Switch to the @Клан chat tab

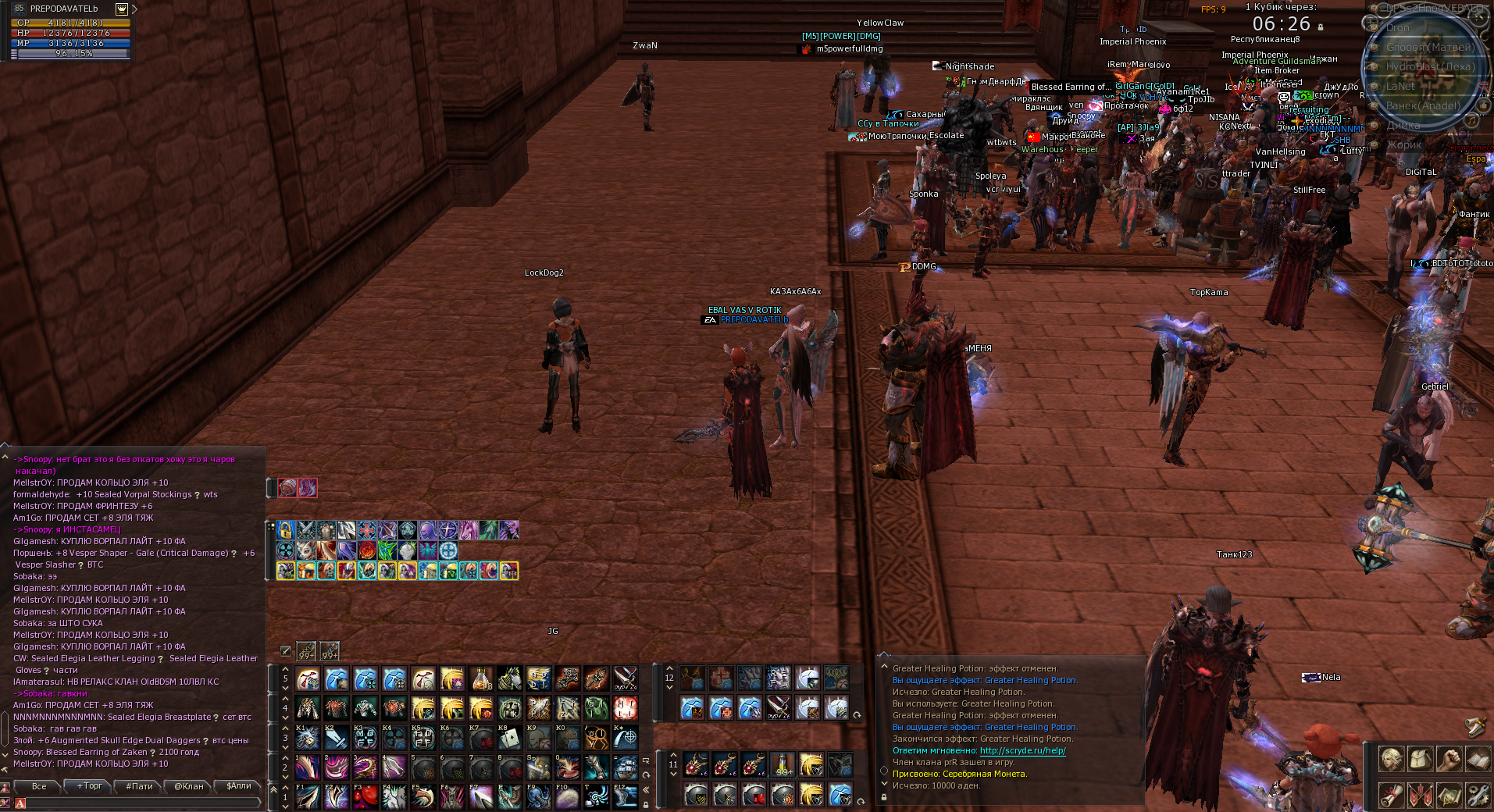[x=187, y=787]
